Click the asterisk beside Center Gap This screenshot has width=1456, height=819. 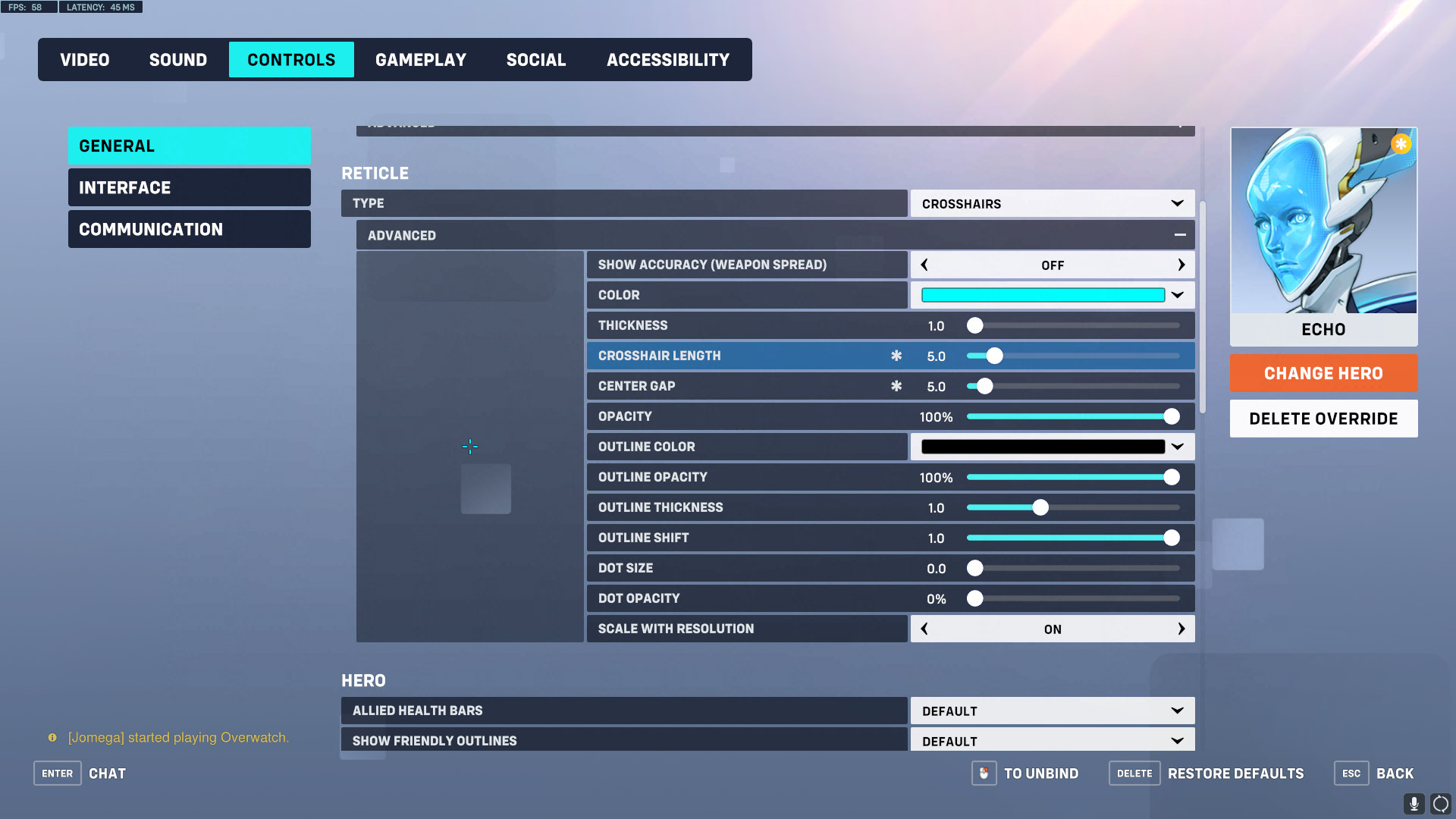pos(896,386)
